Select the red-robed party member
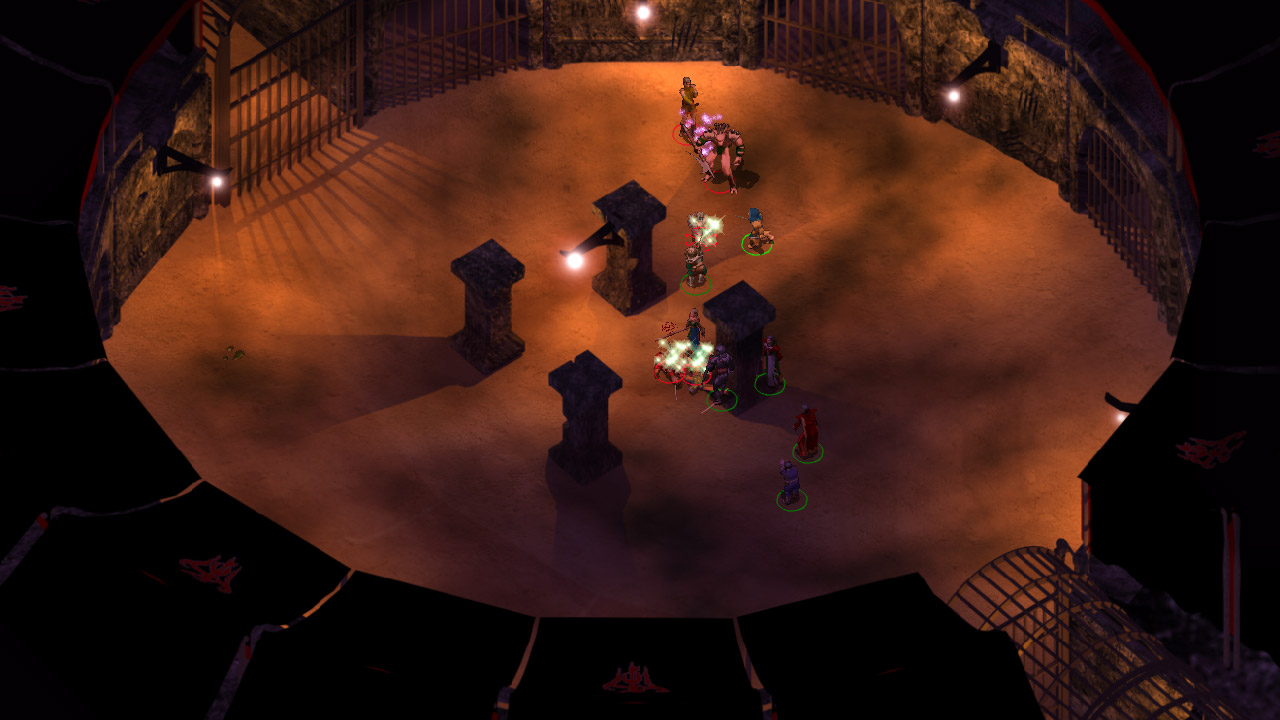 [x=806, y=432]
